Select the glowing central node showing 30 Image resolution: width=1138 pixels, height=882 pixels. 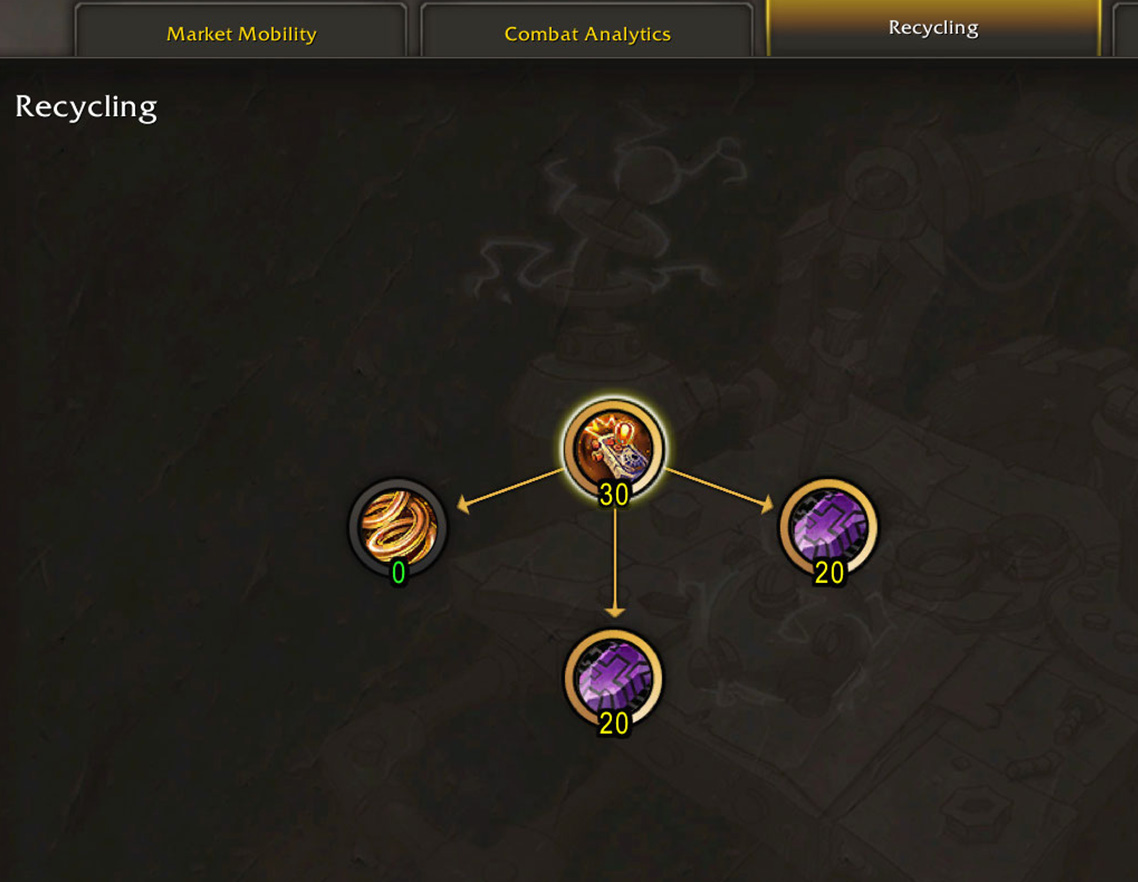[613, 449]
